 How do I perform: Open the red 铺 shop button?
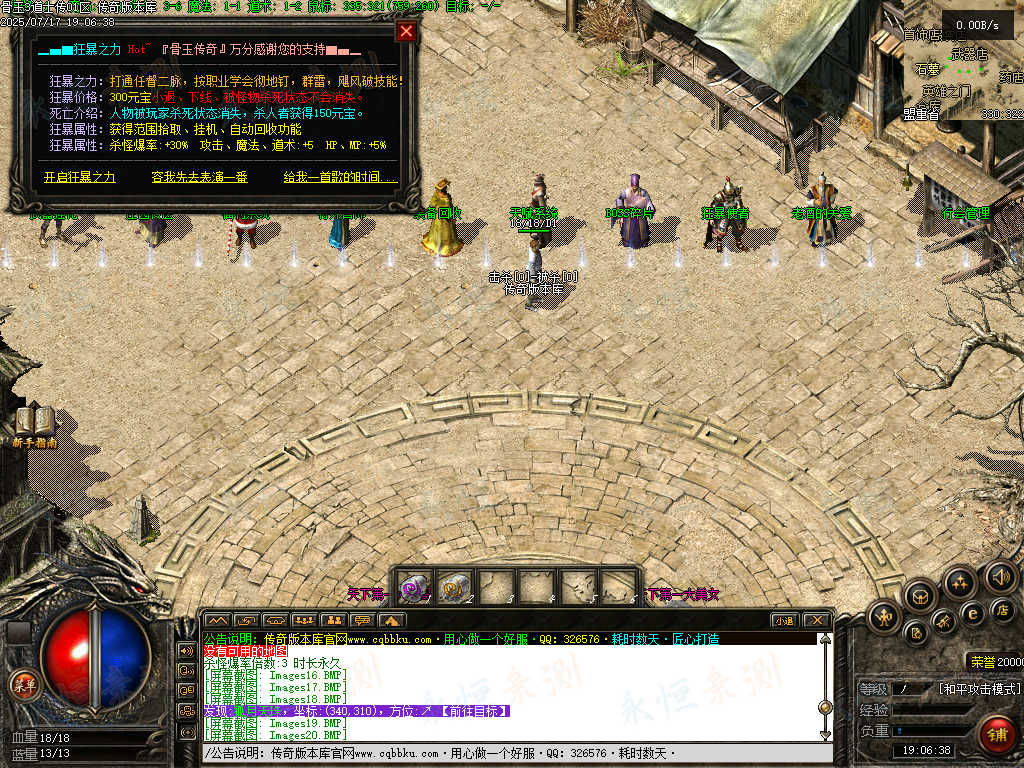tap(996, 736)
